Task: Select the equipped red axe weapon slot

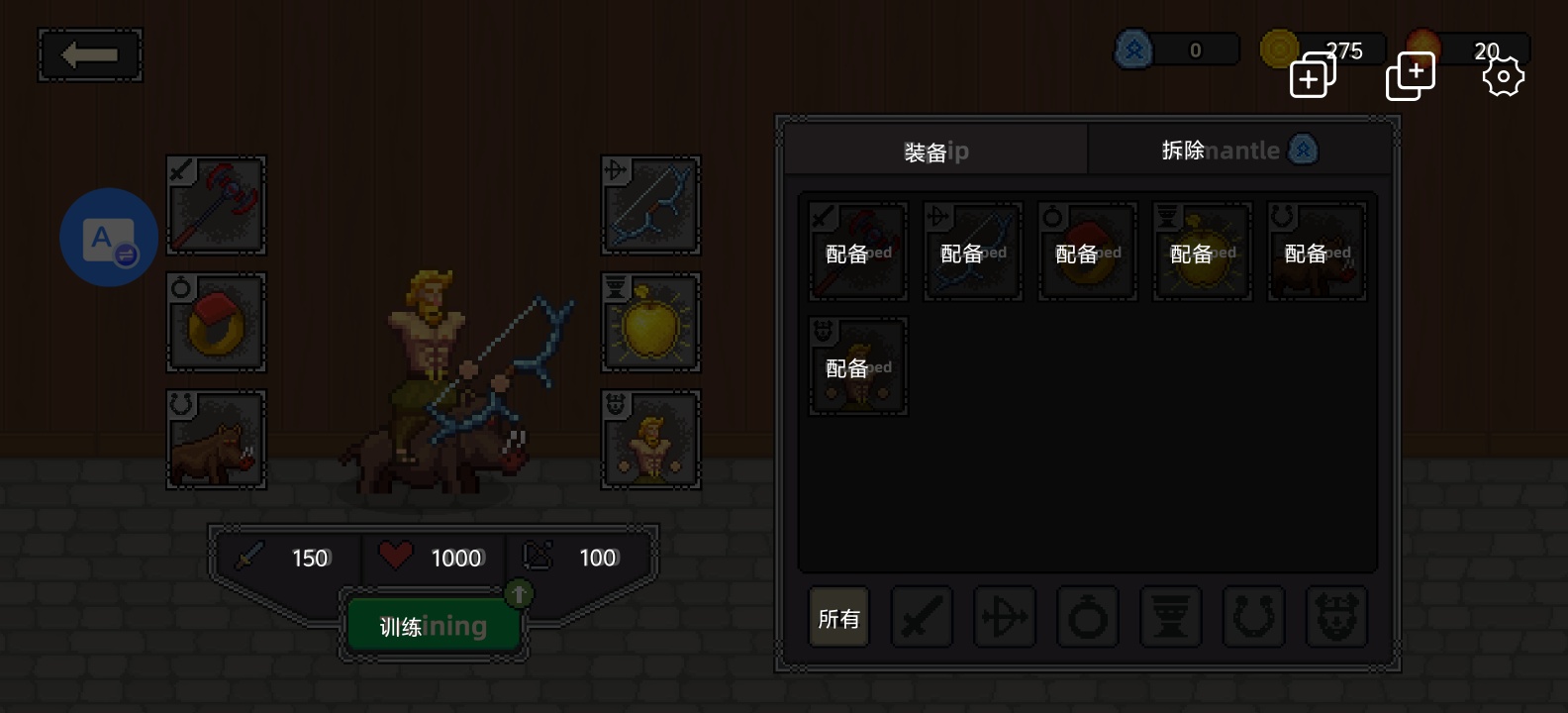Action: [x=216, y=206]
